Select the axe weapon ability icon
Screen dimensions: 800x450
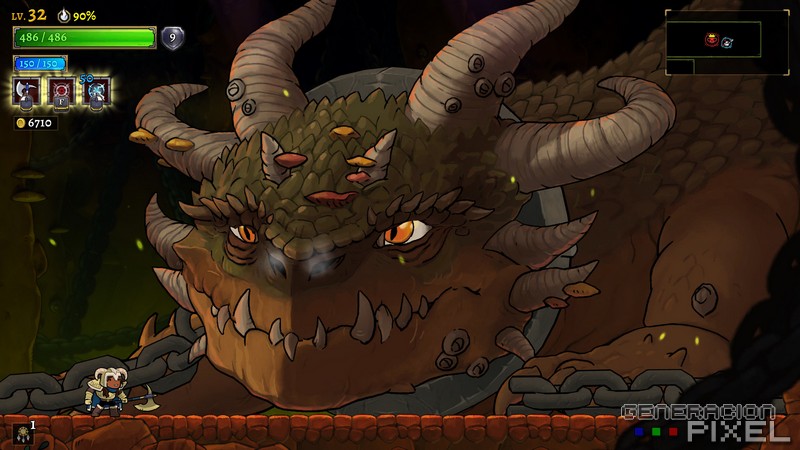tap(25, 91)
